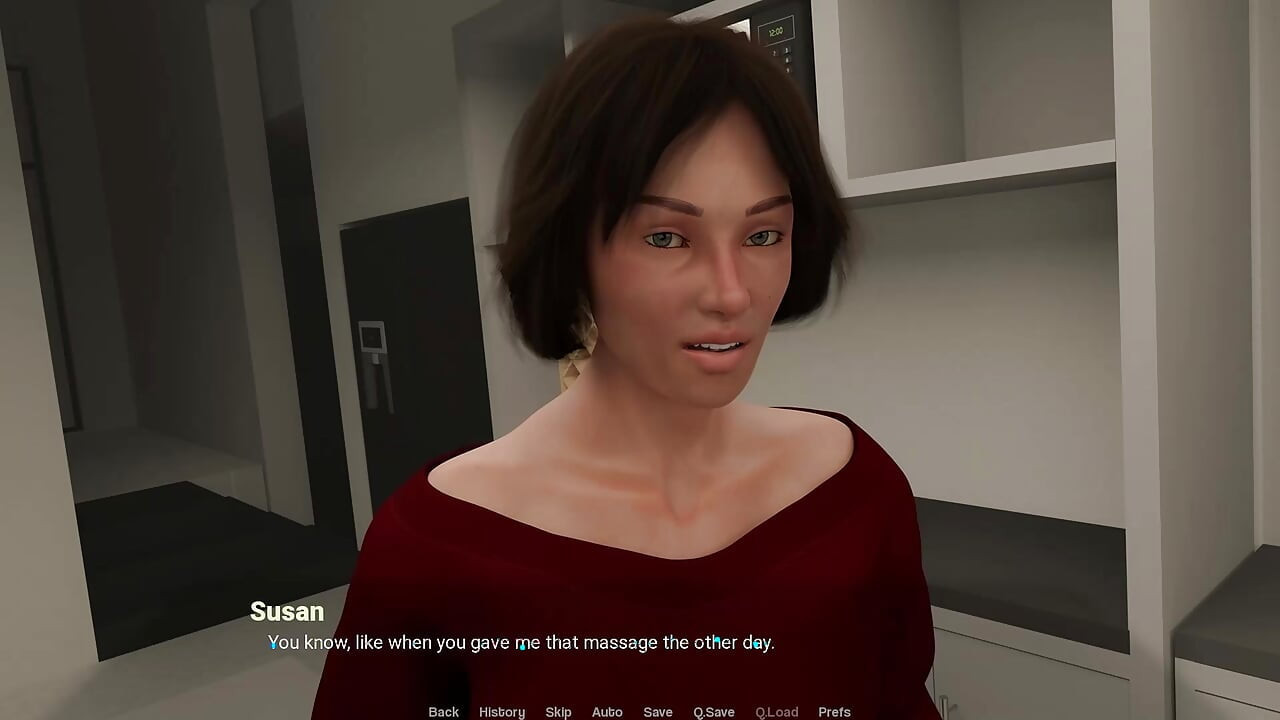The height and width of the screenshot is (720, 1280).
Task: Open the dialogue History log
Action: (501, 711)
